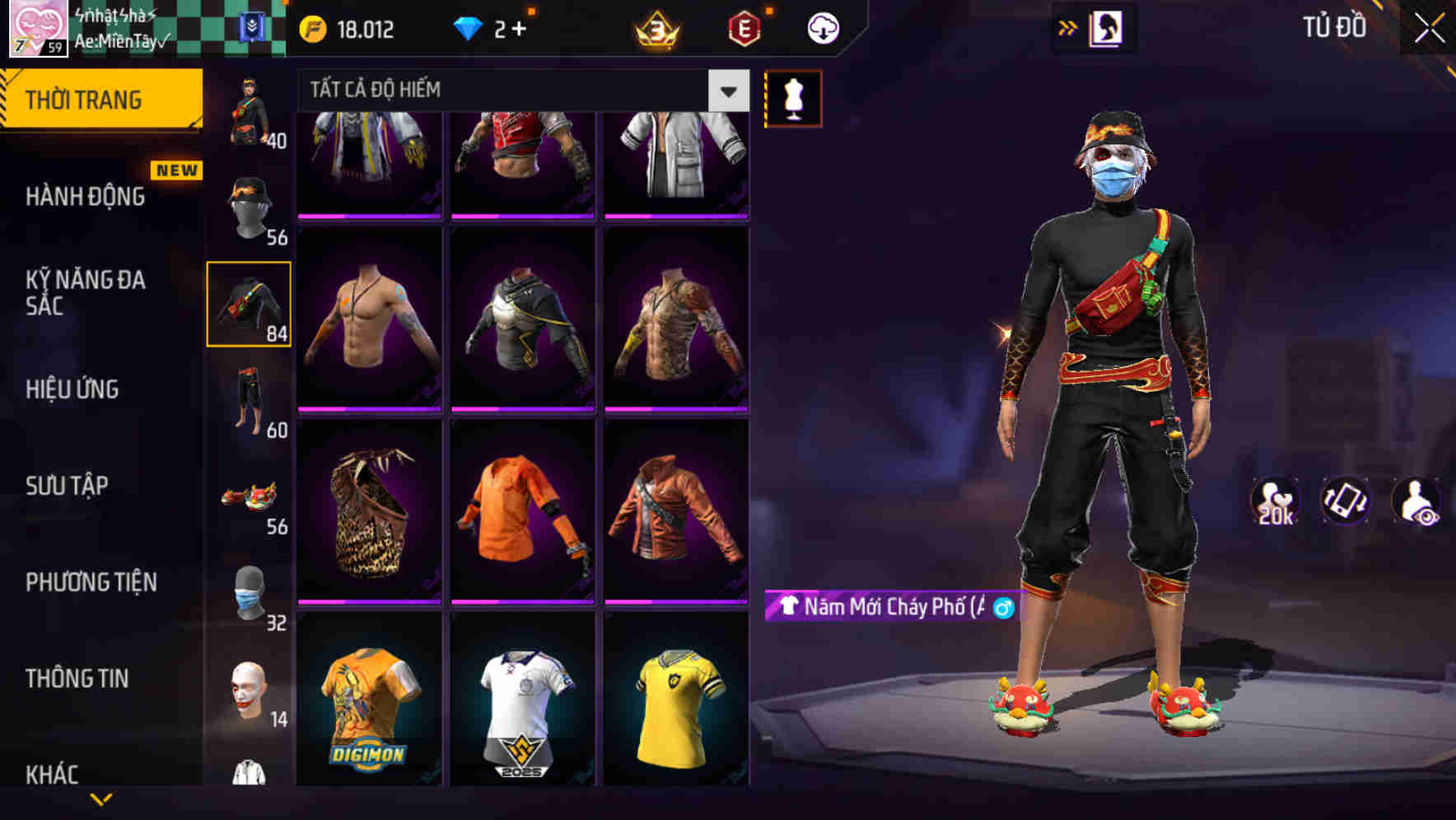Select the shoes category icon
1456x820 pixels.
pos(250,498)
